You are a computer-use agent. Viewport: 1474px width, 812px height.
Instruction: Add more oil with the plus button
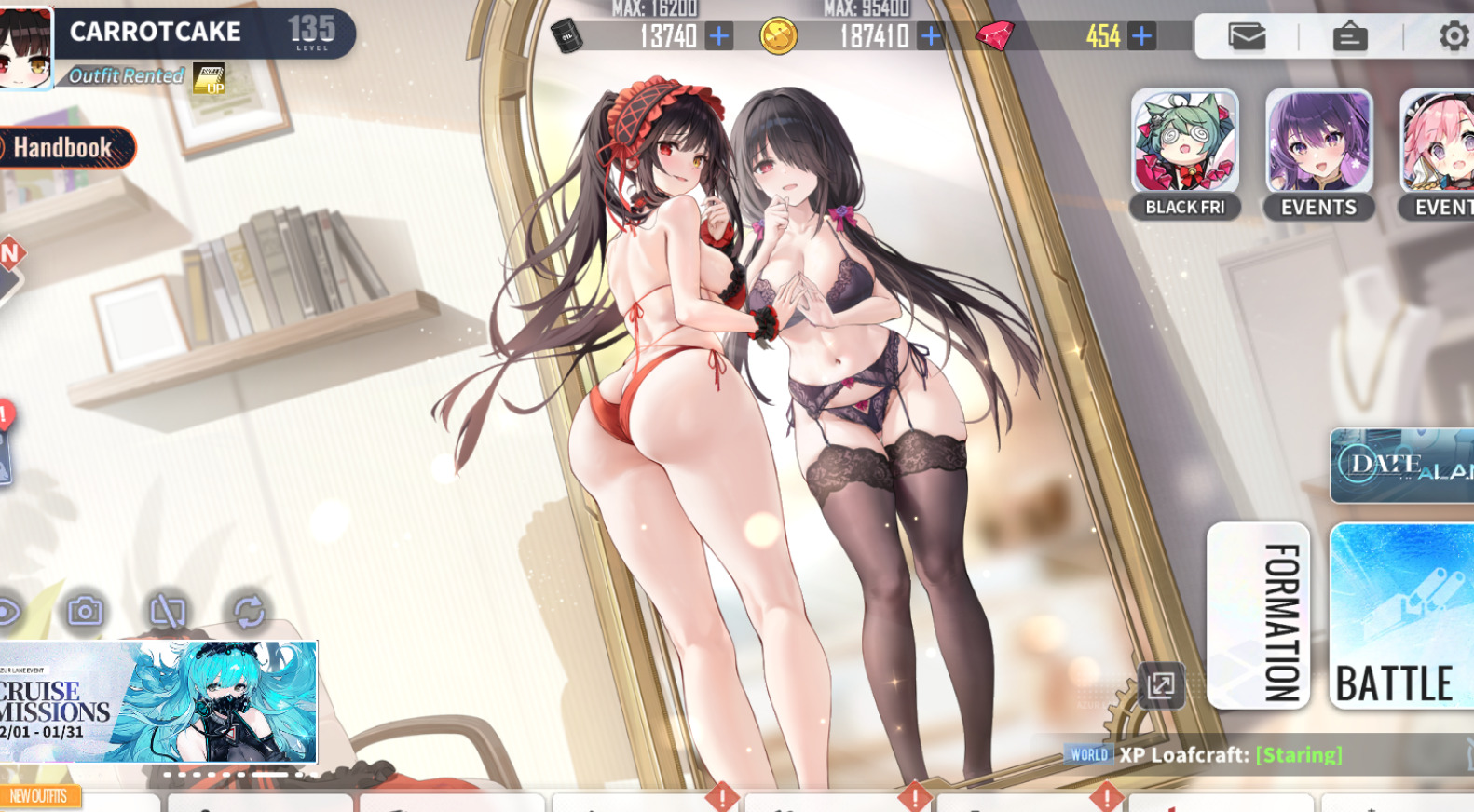click(719, 36)
